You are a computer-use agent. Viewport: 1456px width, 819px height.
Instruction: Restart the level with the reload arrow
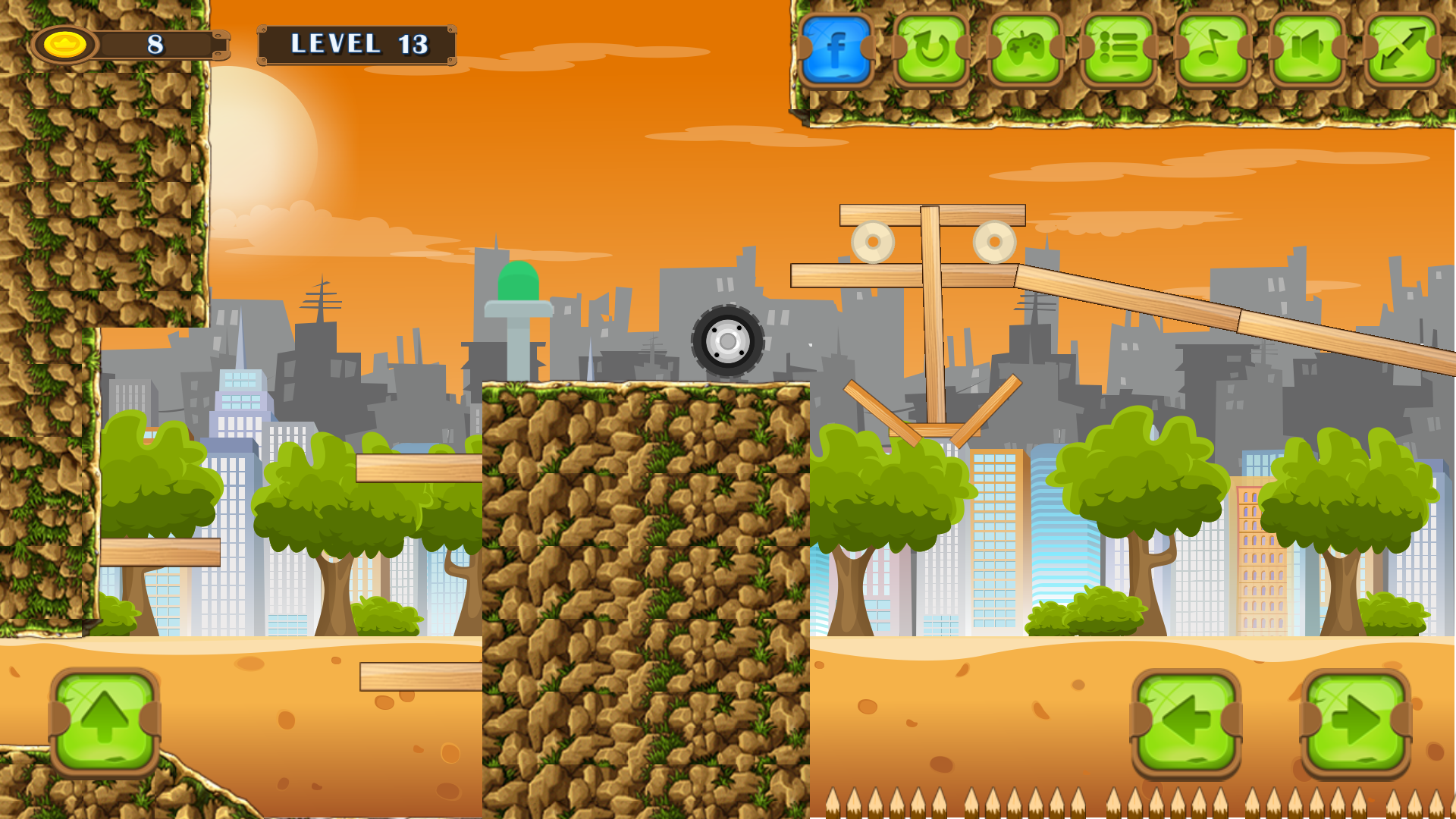point(930,49)
